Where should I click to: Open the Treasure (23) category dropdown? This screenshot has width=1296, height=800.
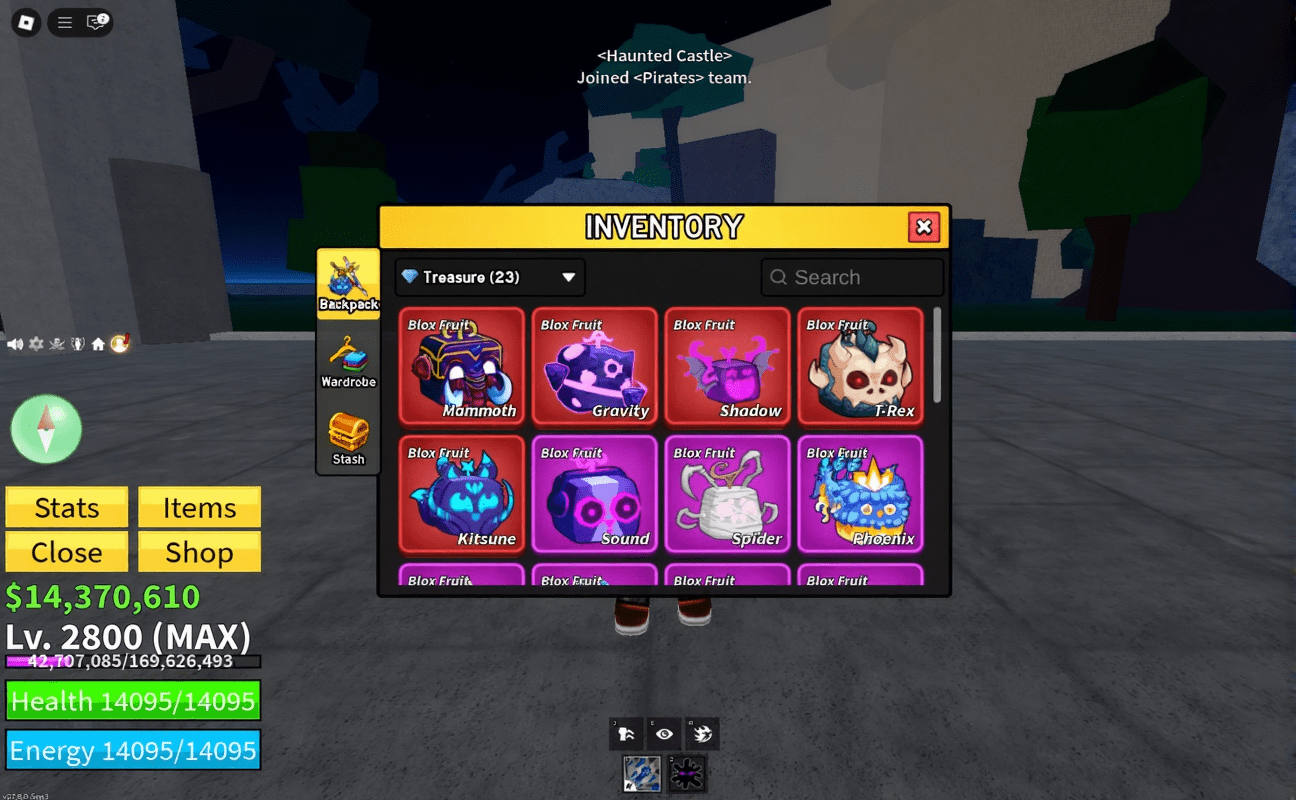pos(489,277)
